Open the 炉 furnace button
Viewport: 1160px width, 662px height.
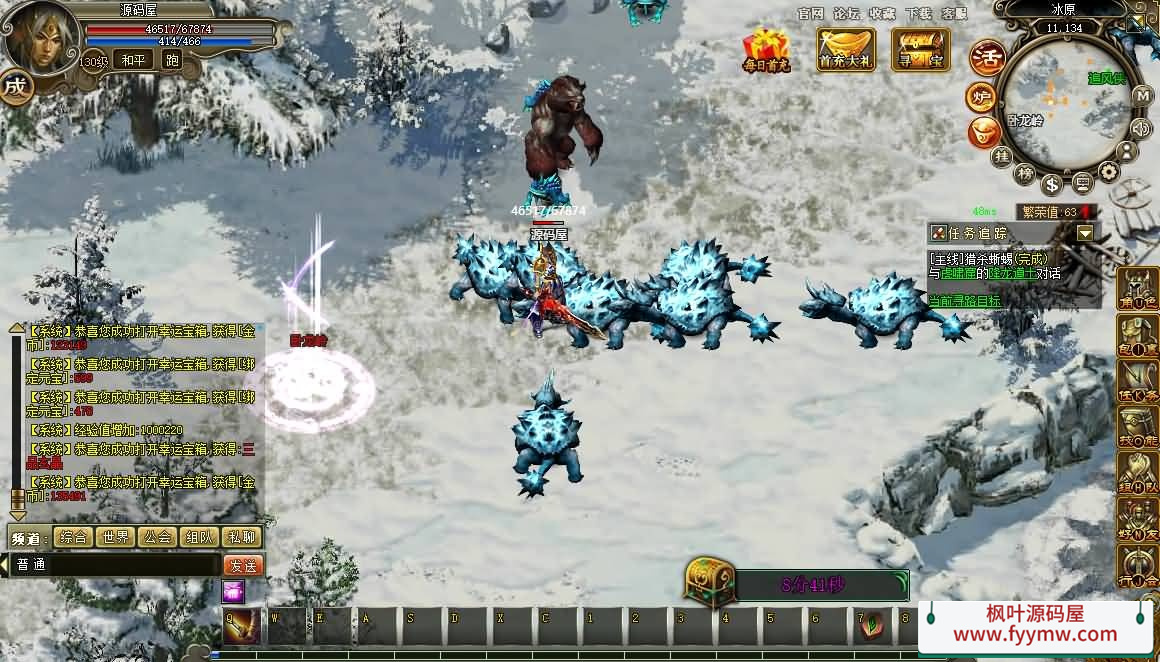981,97
